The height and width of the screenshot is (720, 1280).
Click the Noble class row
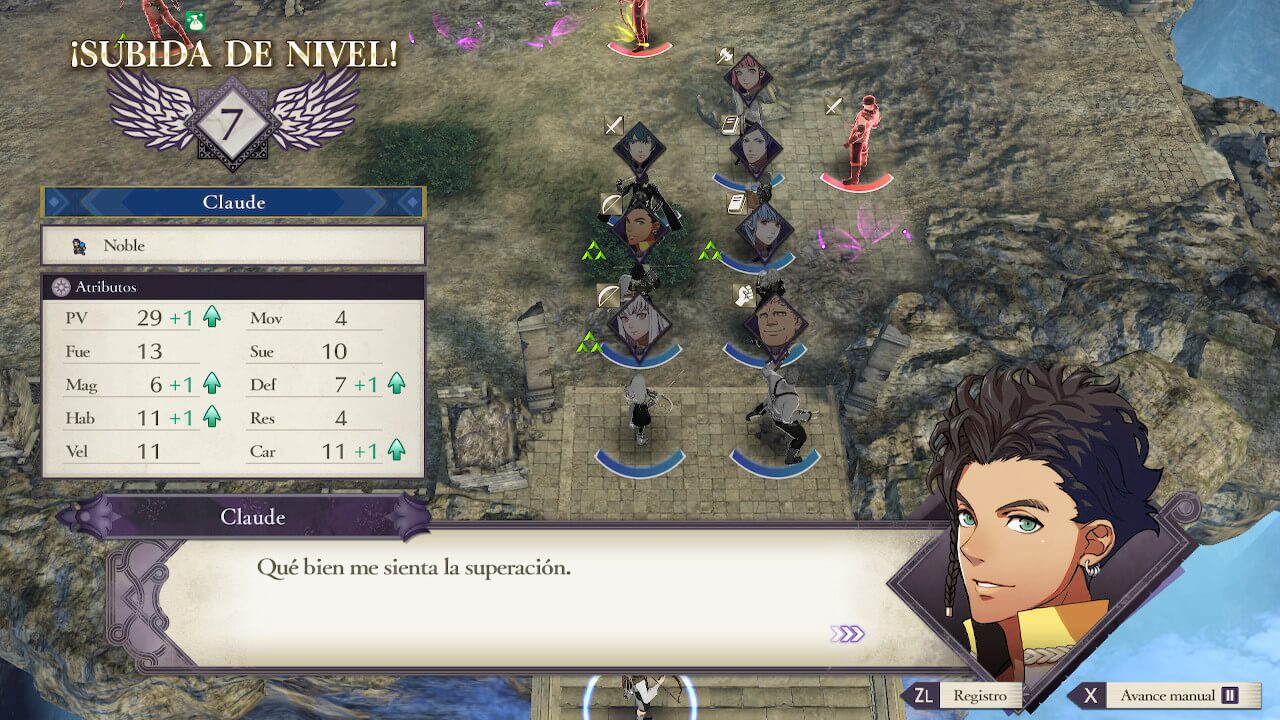click(x=233, y=245)
